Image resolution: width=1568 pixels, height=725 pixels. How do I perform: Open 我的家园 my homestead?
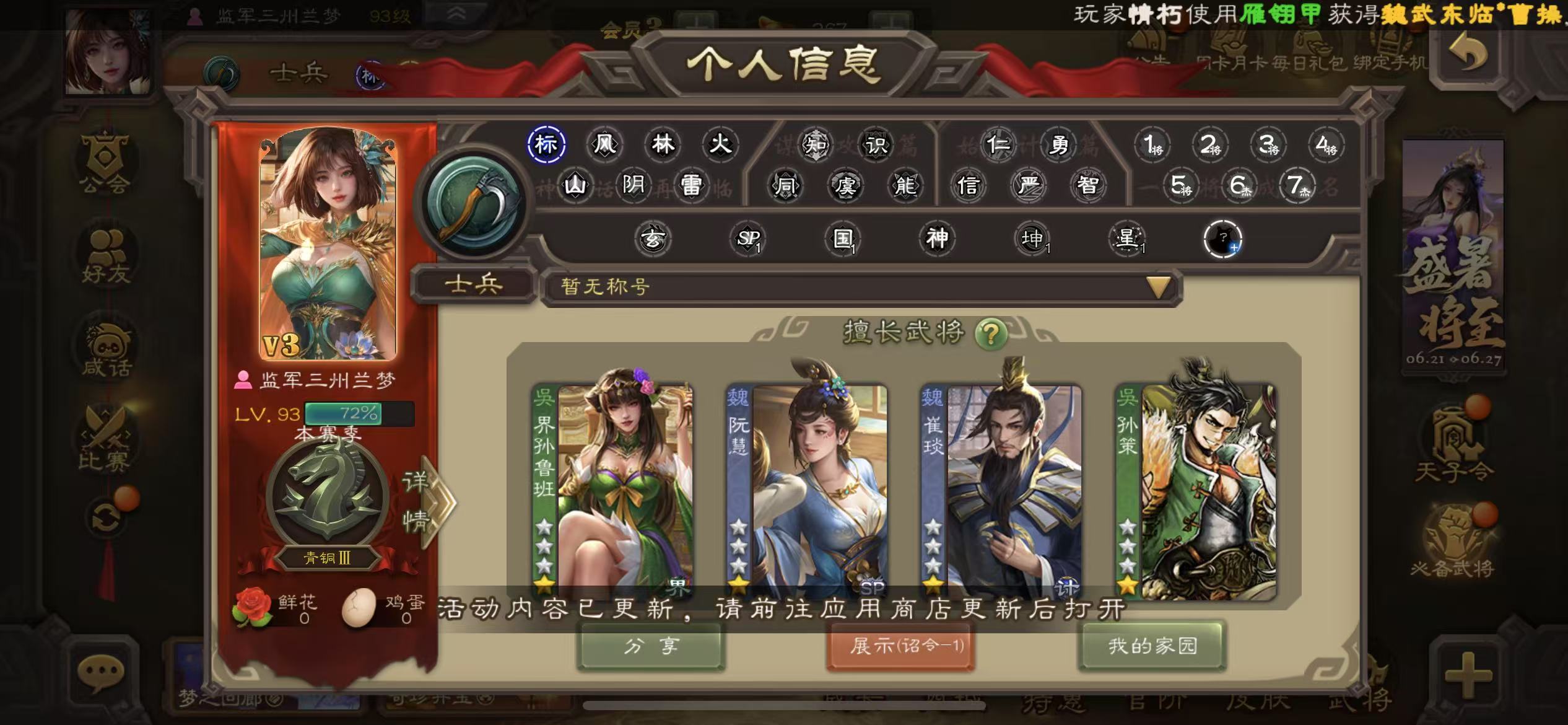click(1152, 646)
